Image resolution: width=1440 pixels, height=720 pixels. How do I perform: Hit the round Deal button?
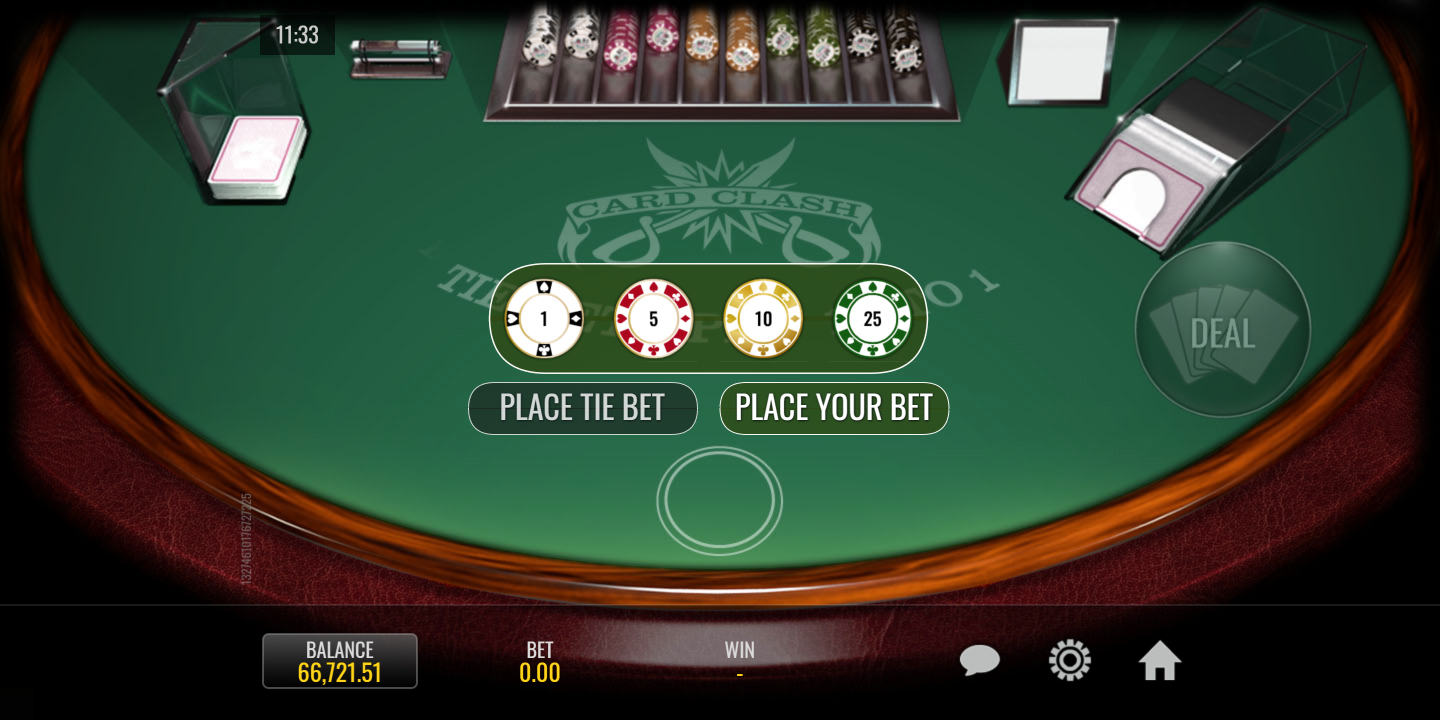1222,330
